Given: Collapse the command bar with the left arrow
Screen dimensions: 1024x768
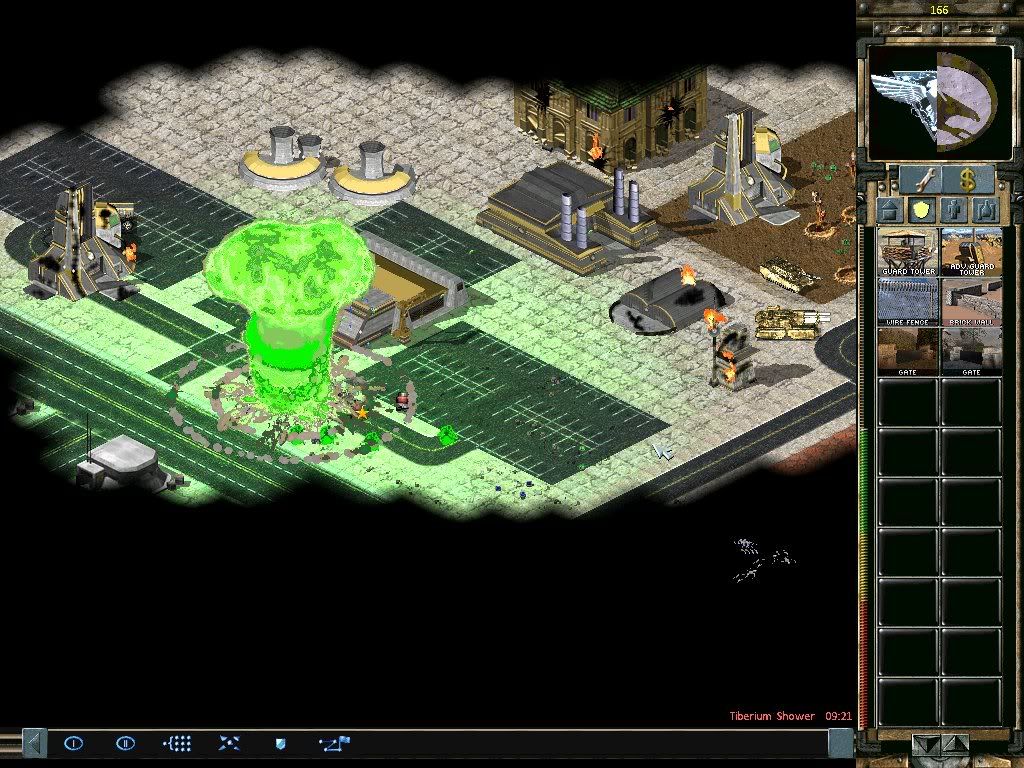Looking at the screenshot, I should [34, 743].
